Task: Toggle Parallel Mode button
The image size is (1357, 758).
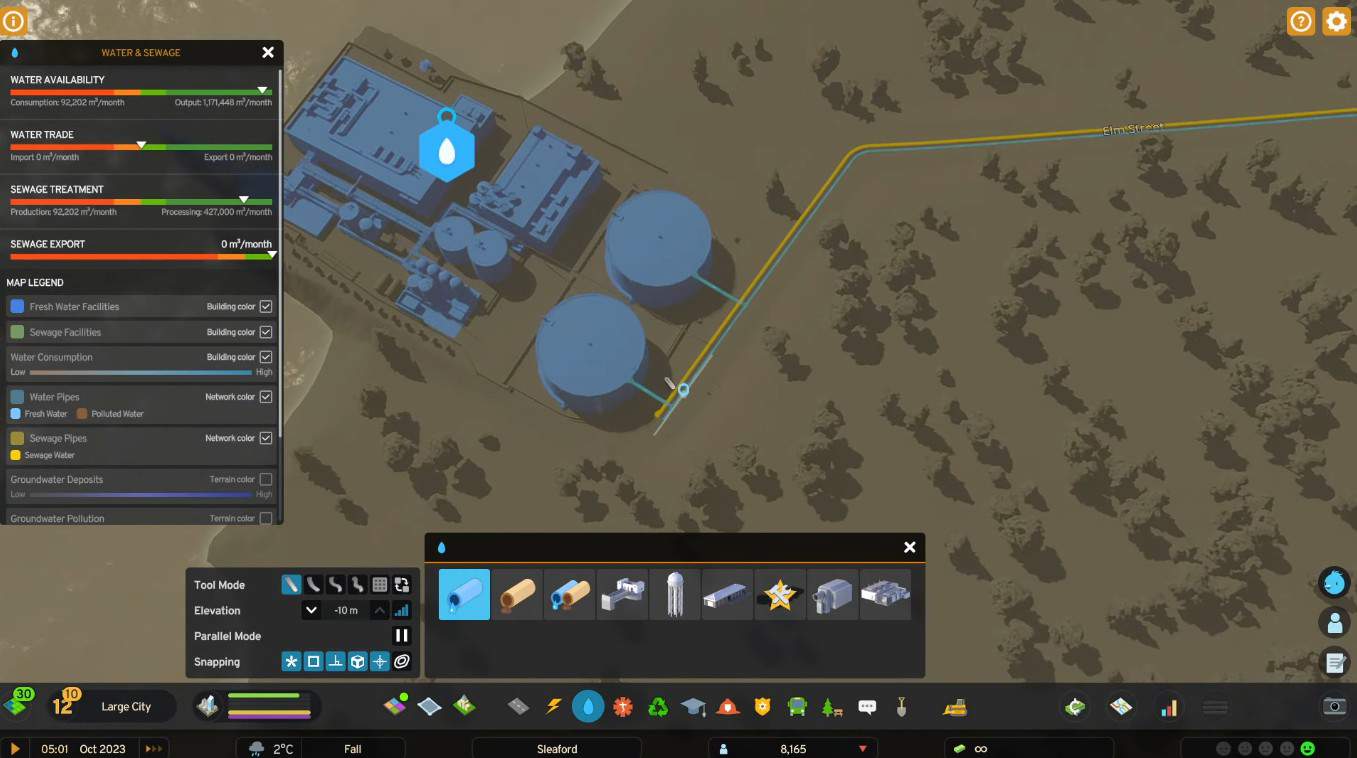Action: pyautogui.click(x=401, y=635)
